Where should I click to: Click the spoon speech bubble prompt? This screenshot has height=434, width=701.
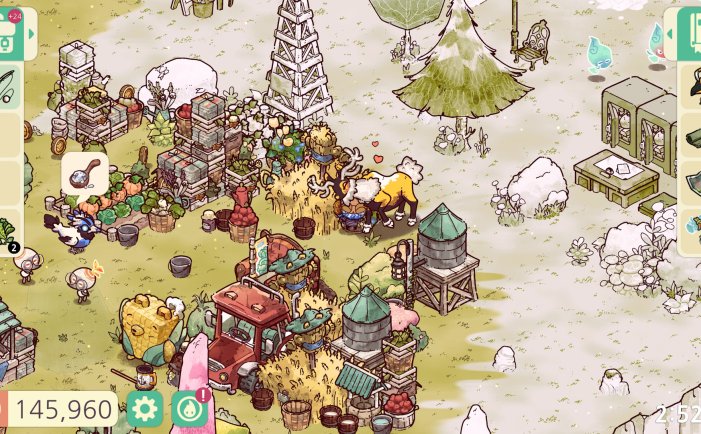click(84, 173)
